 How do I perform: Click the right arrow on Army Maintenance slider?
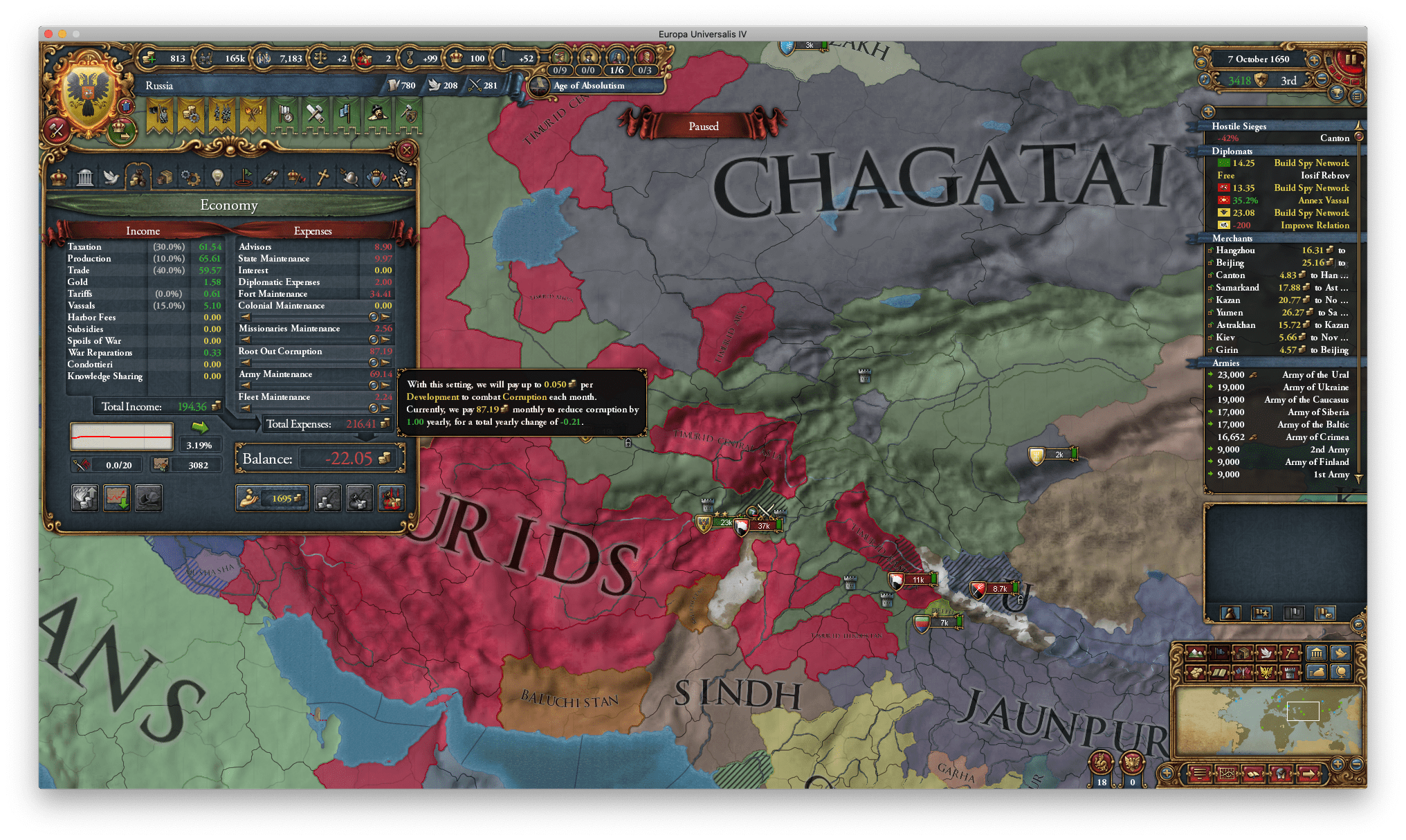click(x=385, y=386)
